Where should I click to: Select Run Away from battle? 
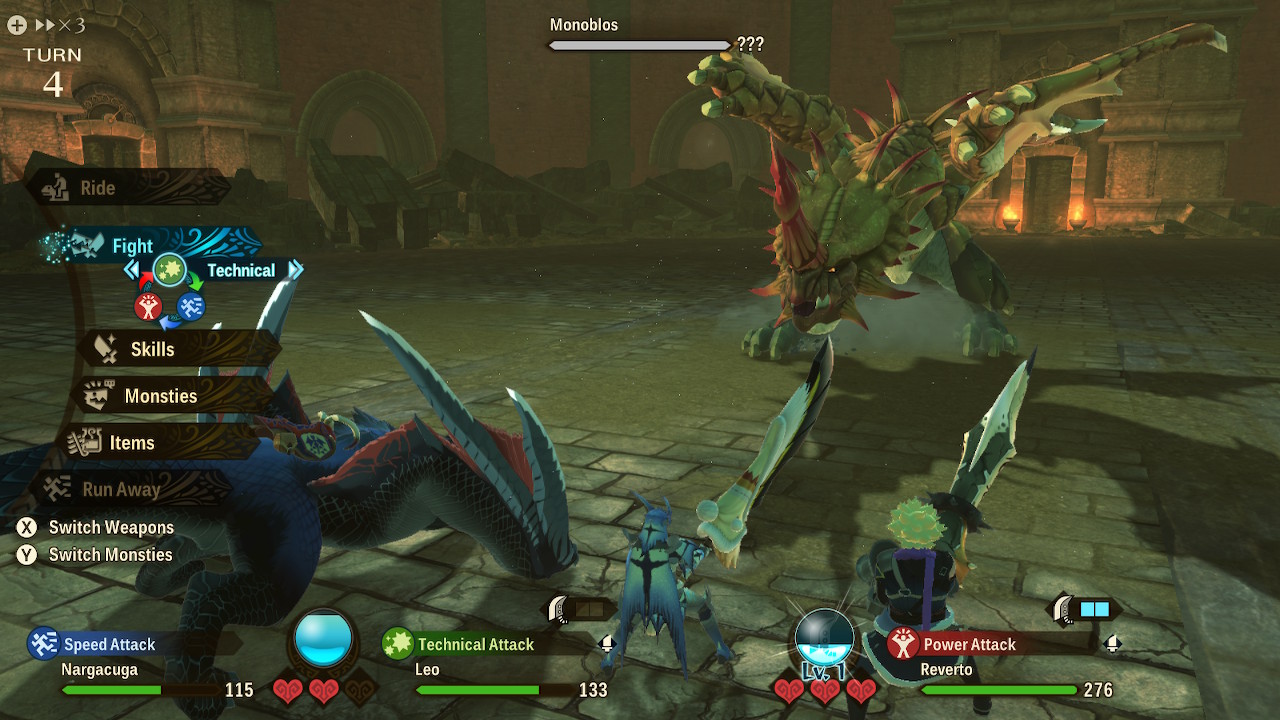(x=121, y=490)
